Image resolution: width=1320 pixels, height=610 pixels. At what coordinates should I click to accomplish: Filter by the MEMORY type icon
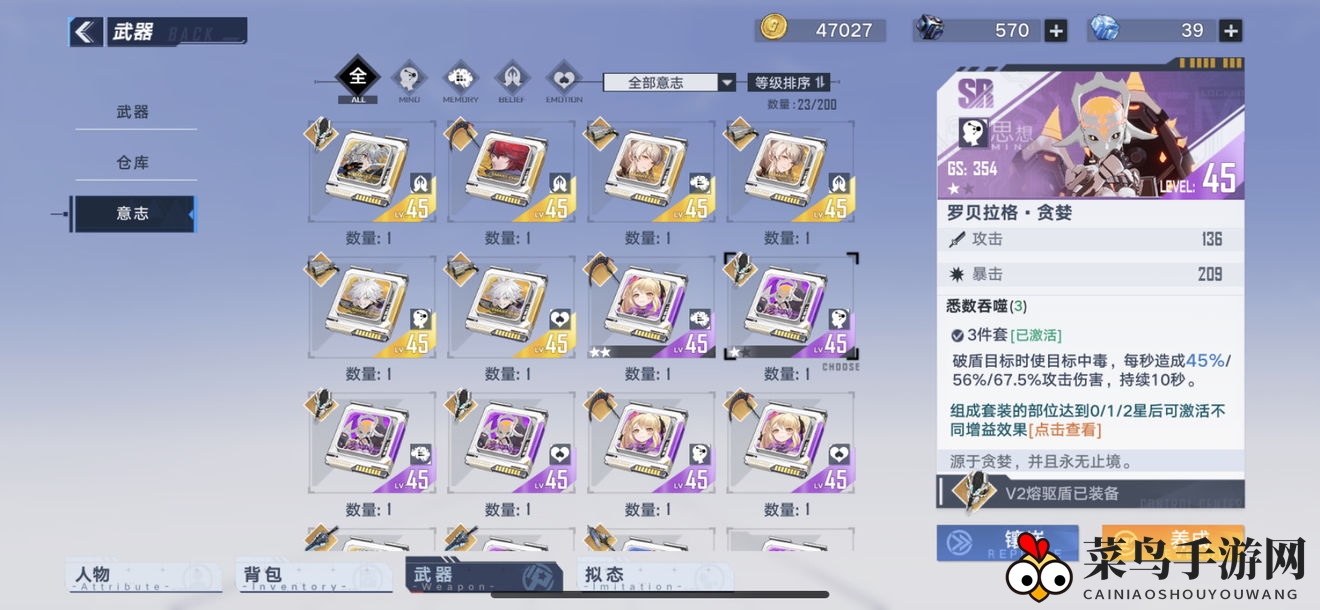(x=460, y=79)
